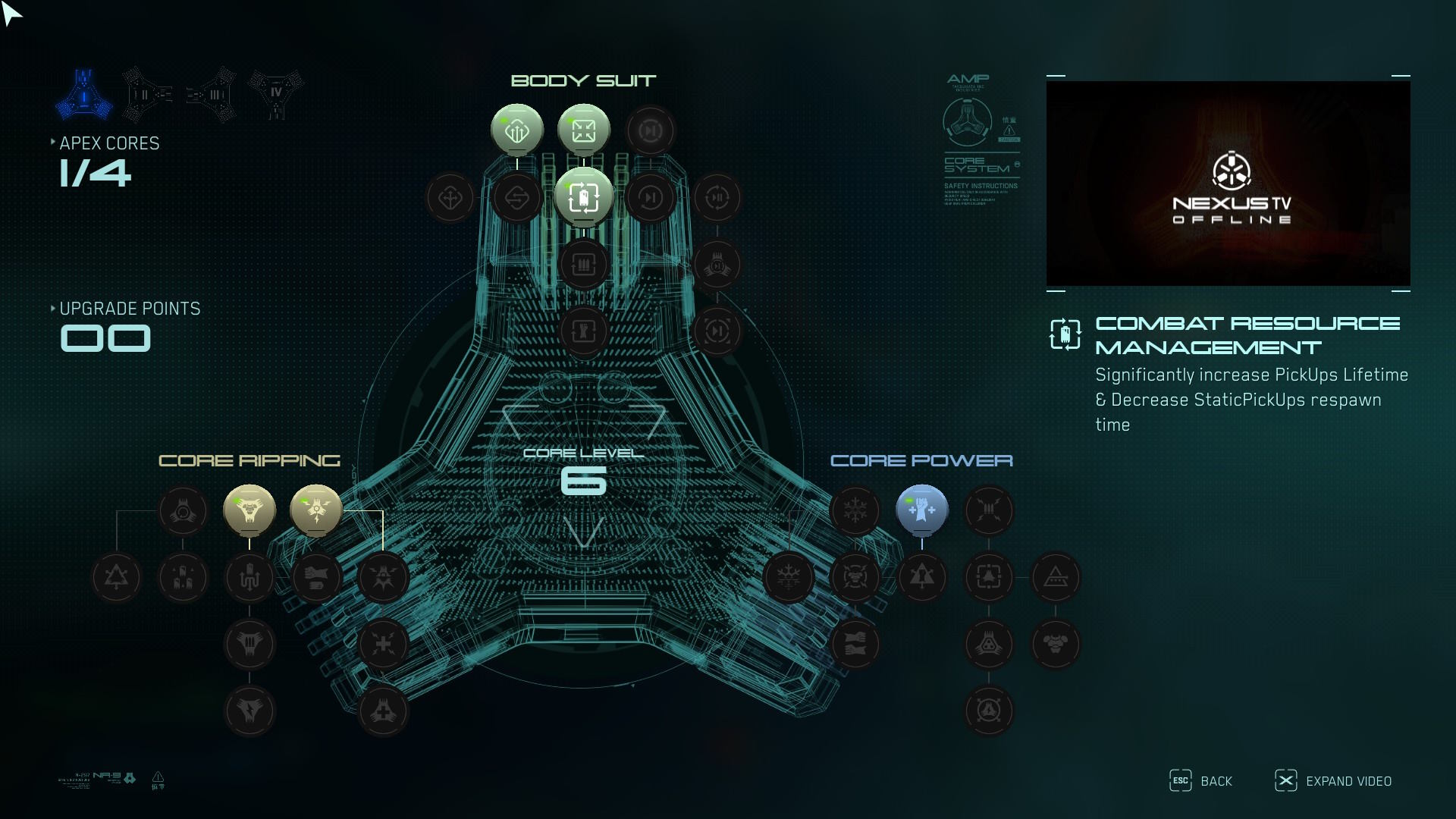
Task: Select the locked three-bullets Body Suit node
Action: [x=583, y=265]
